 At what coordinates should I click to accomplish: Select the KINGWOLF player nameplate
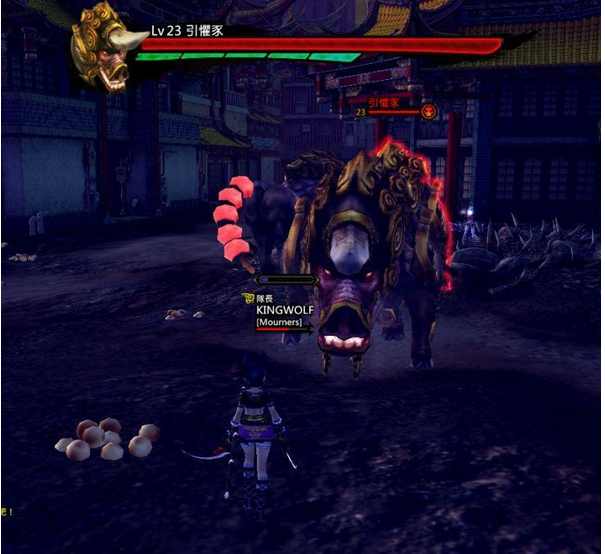pyautogui.click(x=285, y=310)
